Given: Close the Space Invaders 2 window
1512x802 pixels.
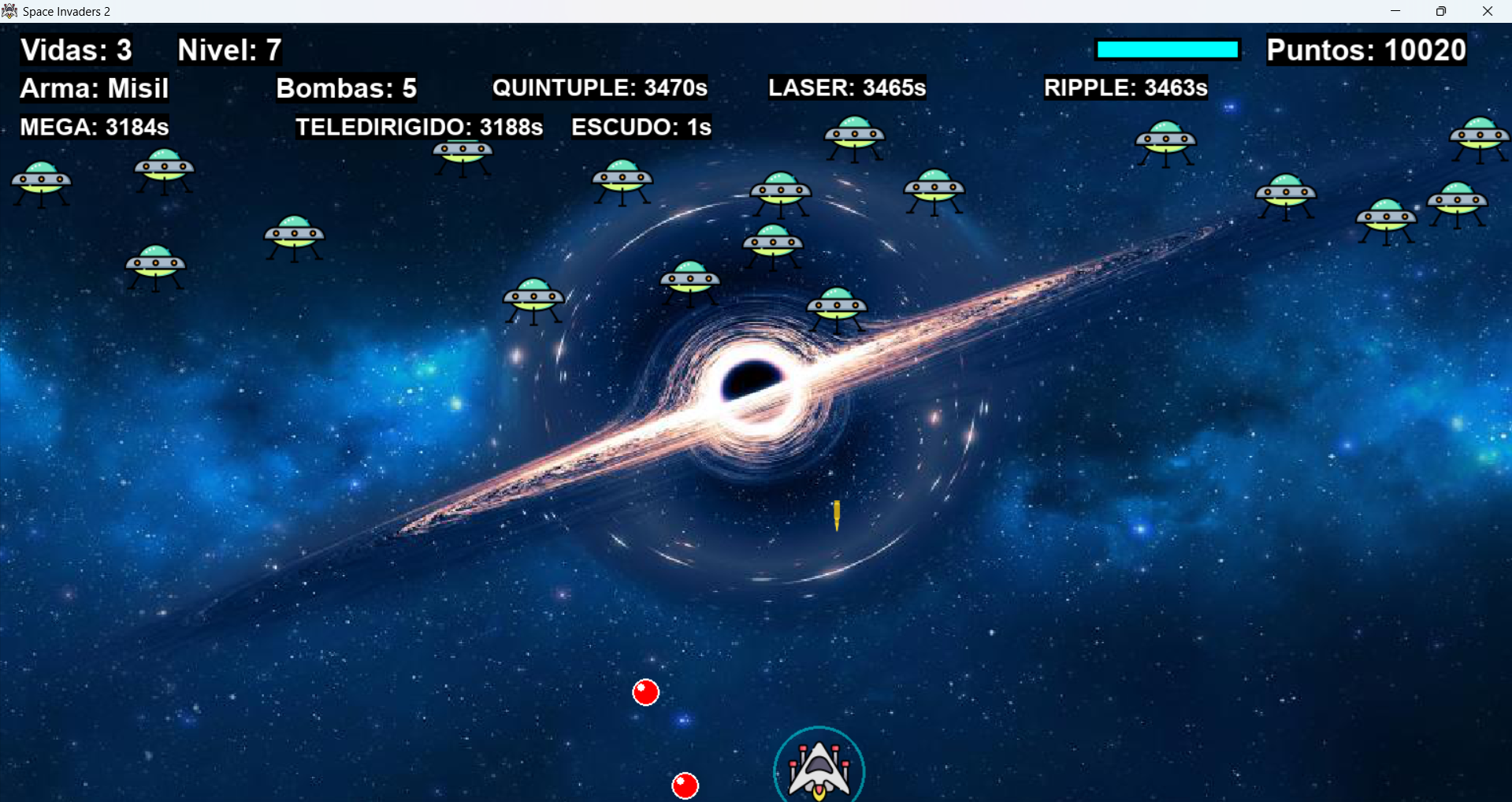Looking at the screenshot, I should pyautogui.click(x=1487, y=11).
